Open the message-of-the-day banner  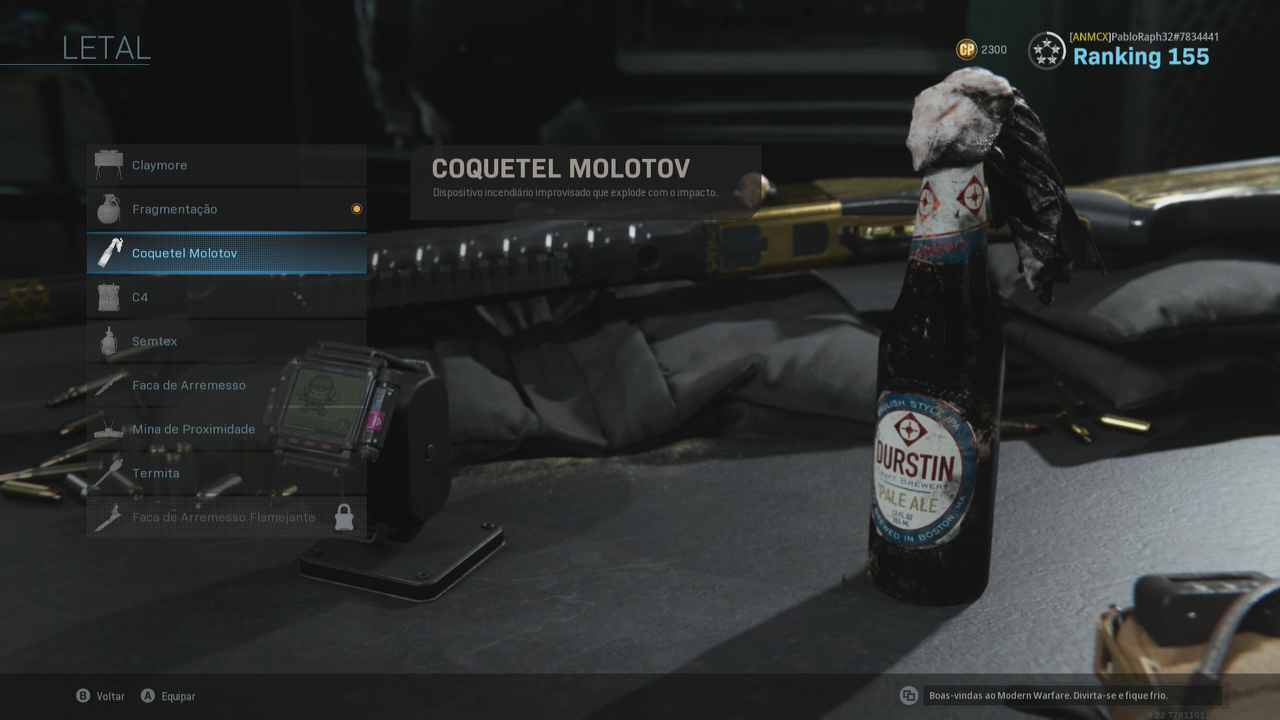(x=1060, y=695)
